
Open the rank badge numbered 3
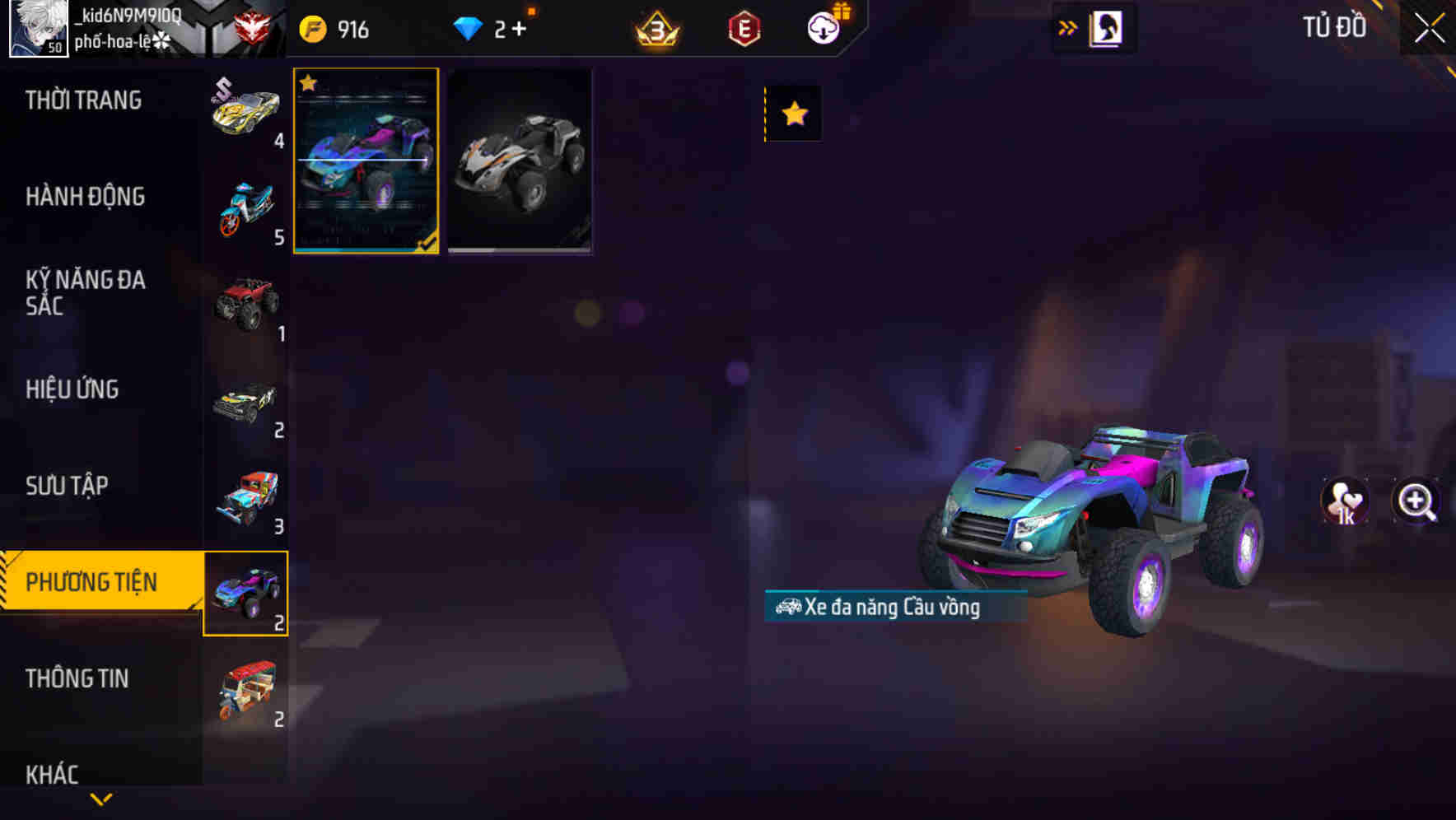click(x=656, y=27)
